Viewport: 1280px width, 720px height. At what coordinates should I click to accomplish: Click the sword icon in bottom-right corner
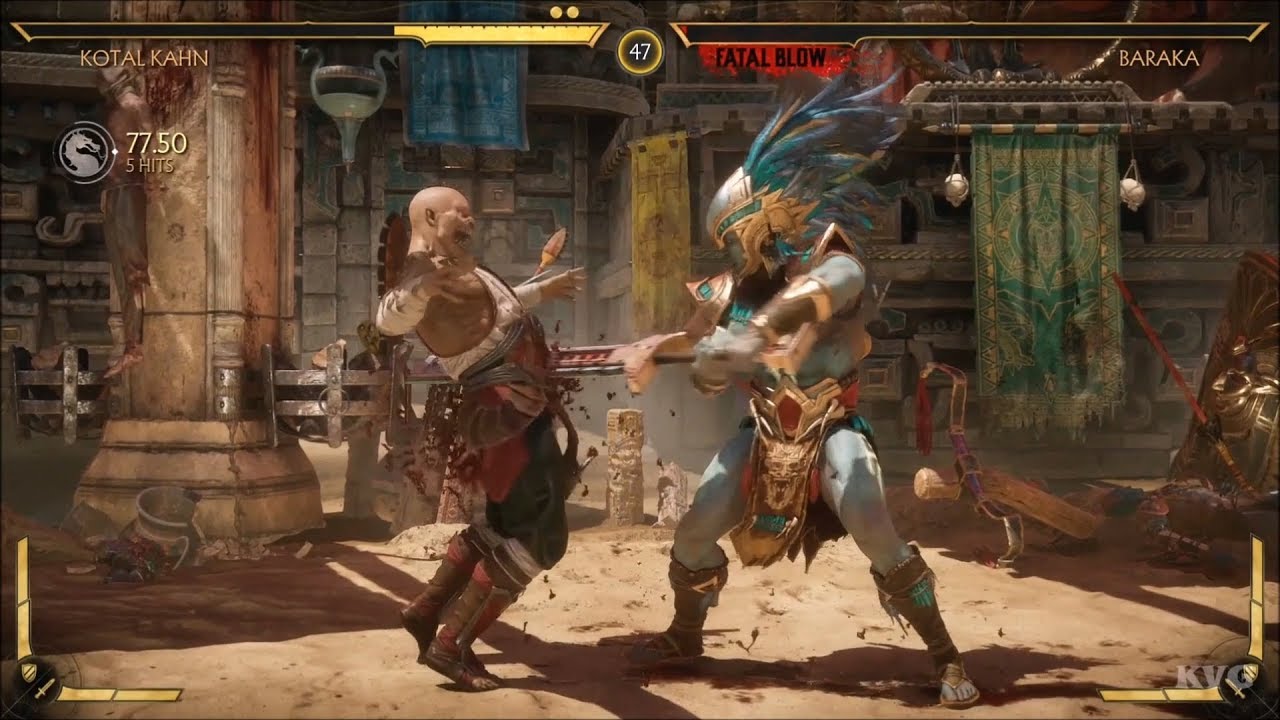tap(1236, 689)
